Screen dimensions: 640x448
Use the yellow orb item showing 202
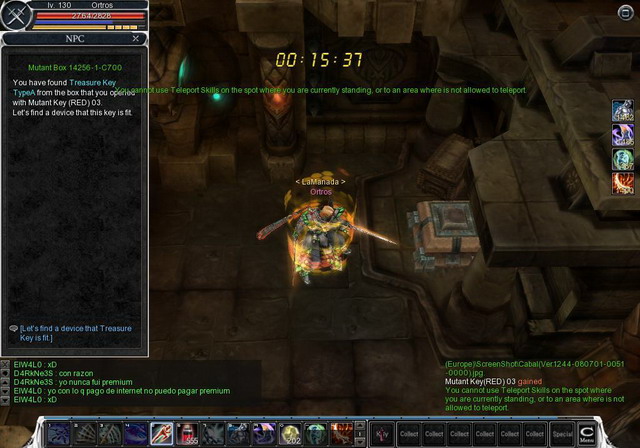click(290, 434)
